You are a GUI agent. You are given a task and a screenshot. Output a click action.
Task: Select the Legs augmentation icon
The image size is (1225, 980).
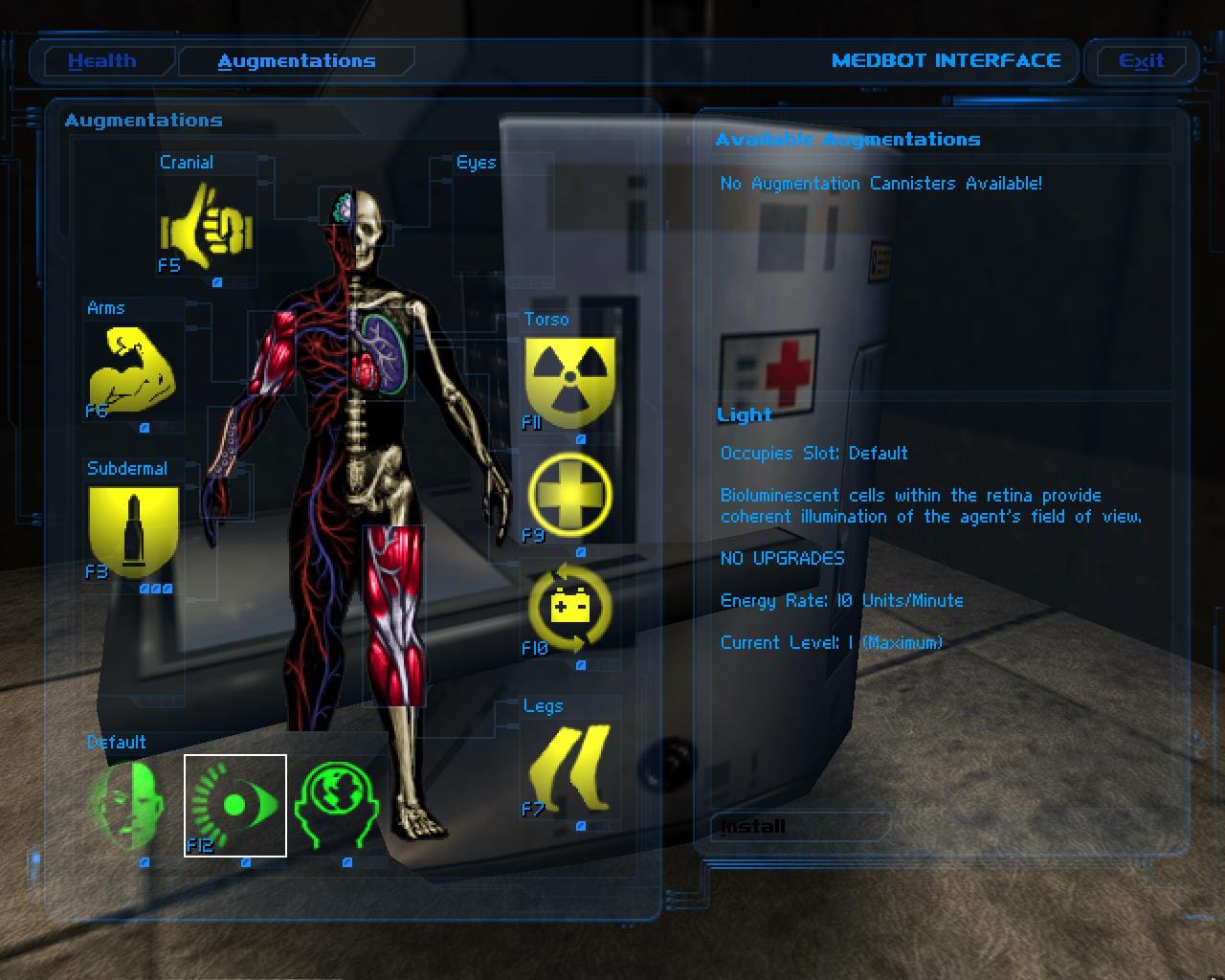(570, 769)
